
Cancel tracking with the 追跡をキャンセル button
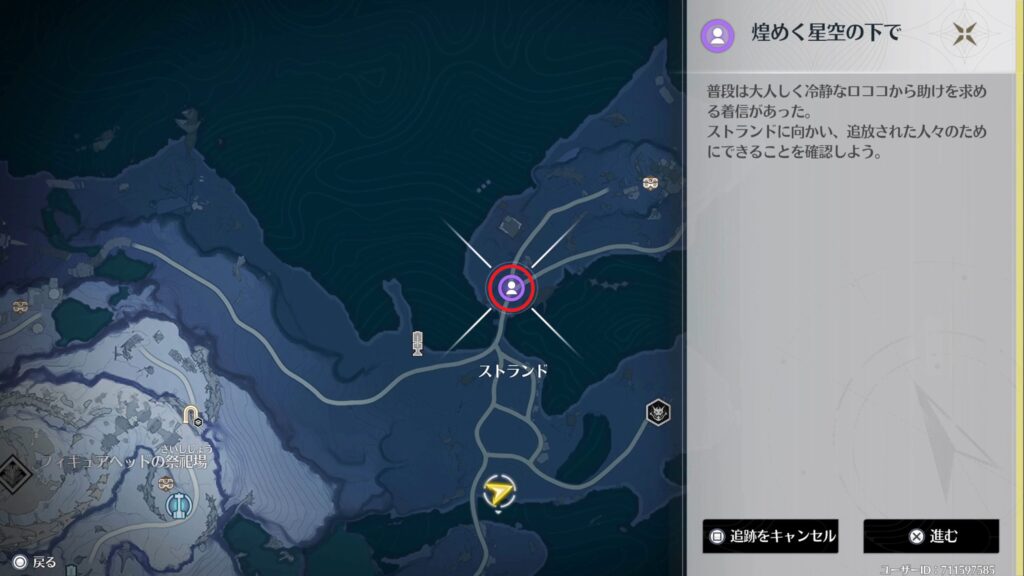click(x=770, y=536)
